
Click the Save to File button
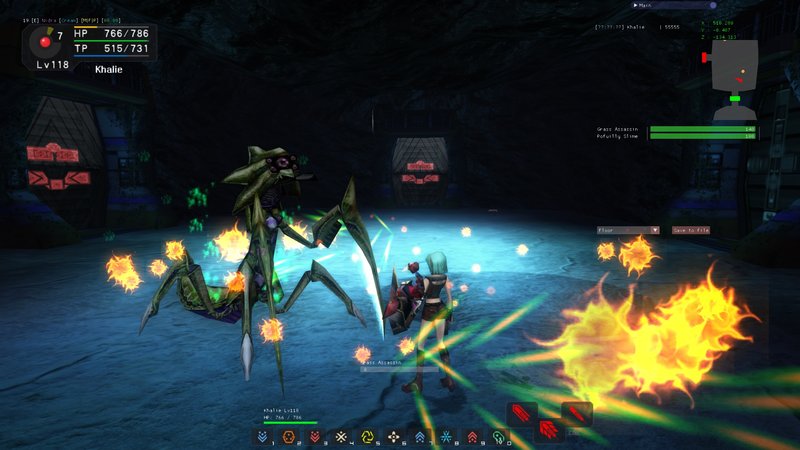coord(691,230)
